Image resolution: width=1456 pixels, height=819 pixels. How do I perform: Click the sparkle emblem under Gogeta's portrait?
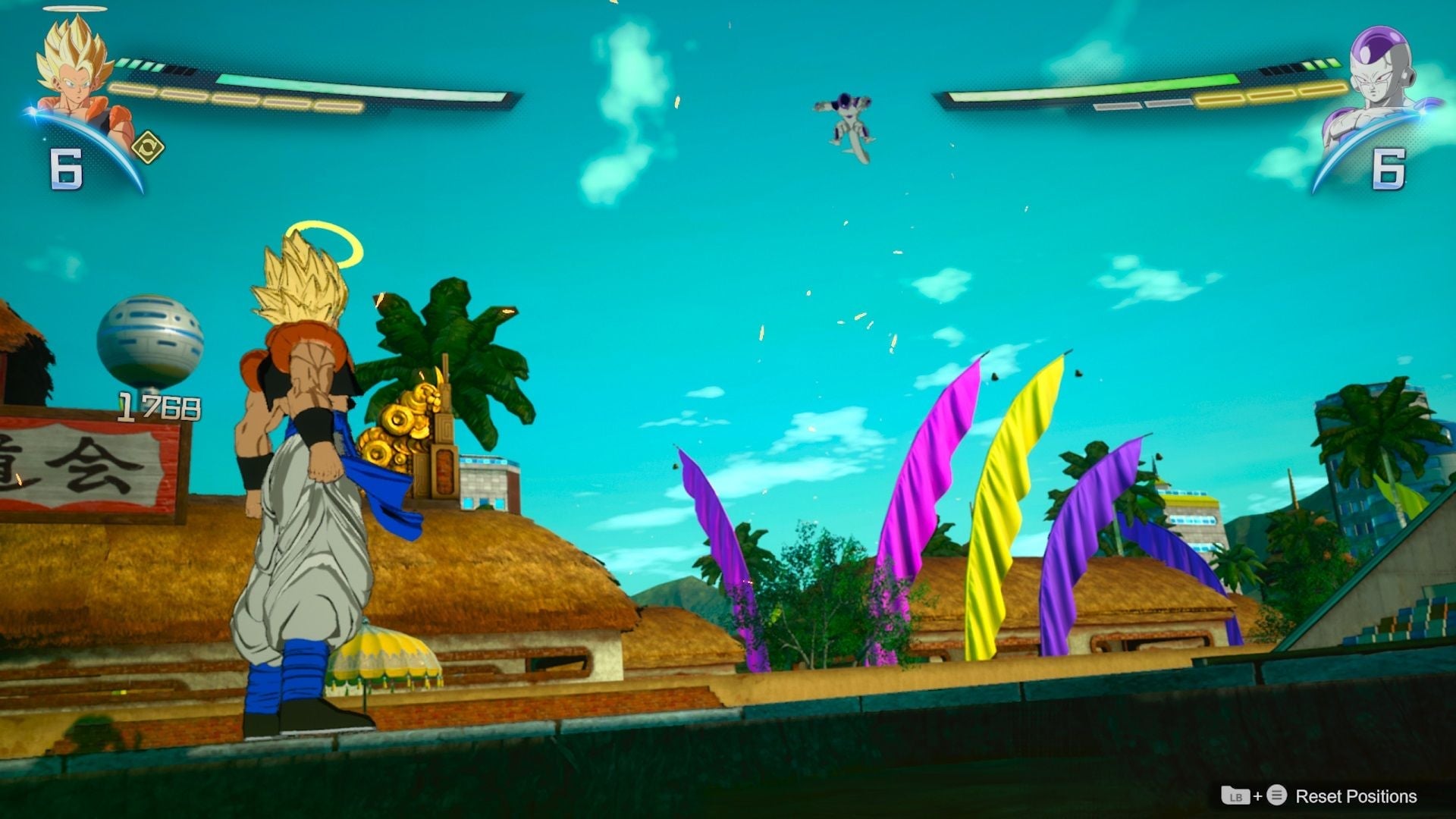click(x=32, y=112)
